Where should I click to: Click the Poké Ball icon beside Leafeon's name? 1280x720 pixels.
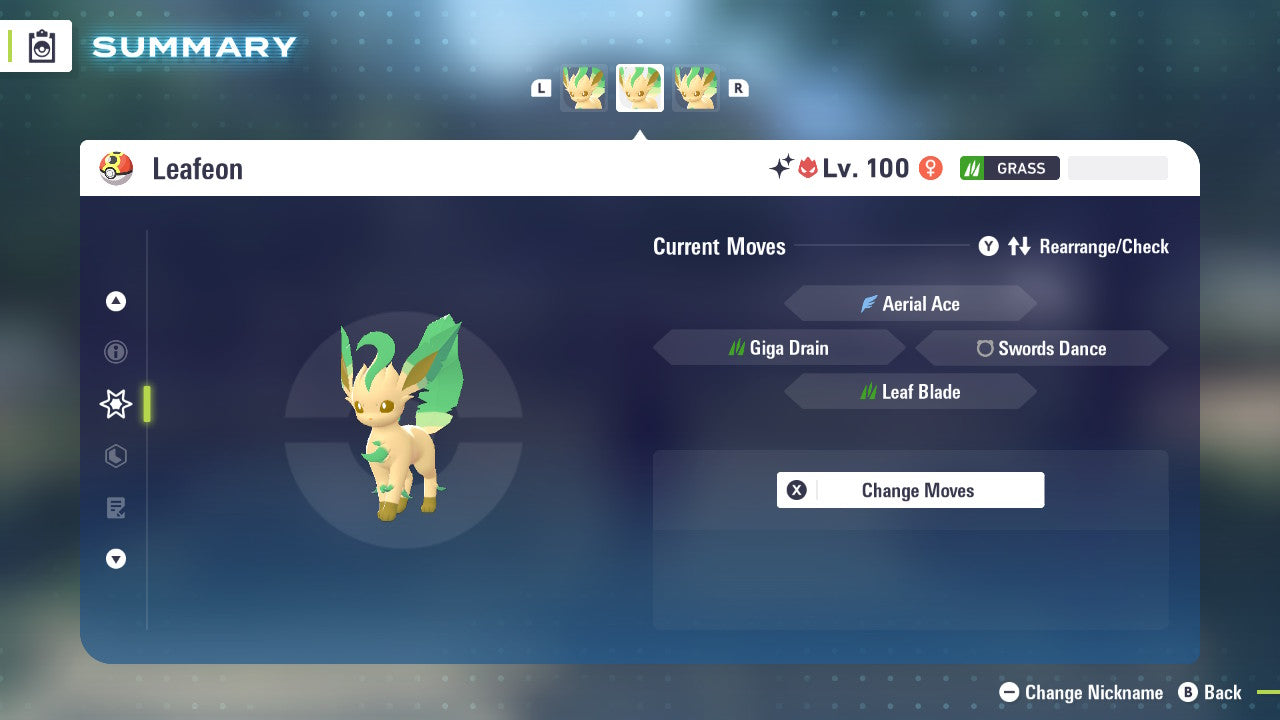pos(116,168)
